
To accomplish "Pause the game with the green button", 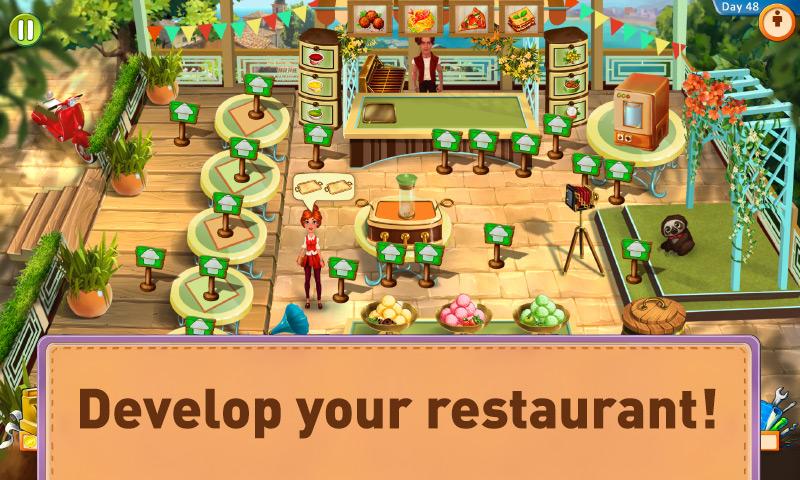I will 24,29.
